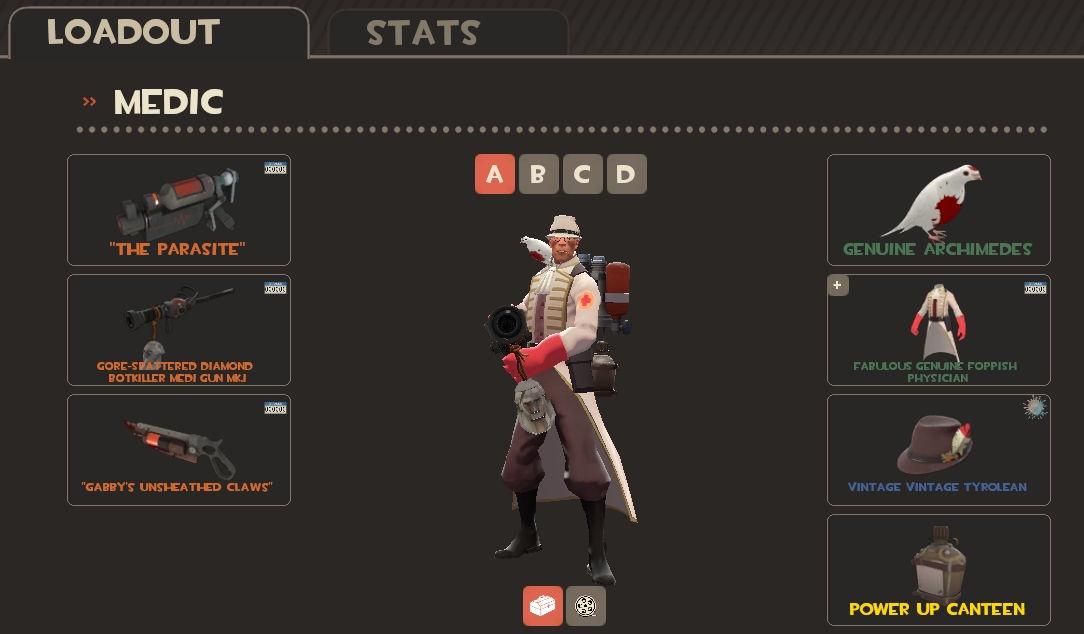Screen dimensions: 1084x634
Task: Click the Foppish Physician cosmetic slot
Action: click(938, 332)
